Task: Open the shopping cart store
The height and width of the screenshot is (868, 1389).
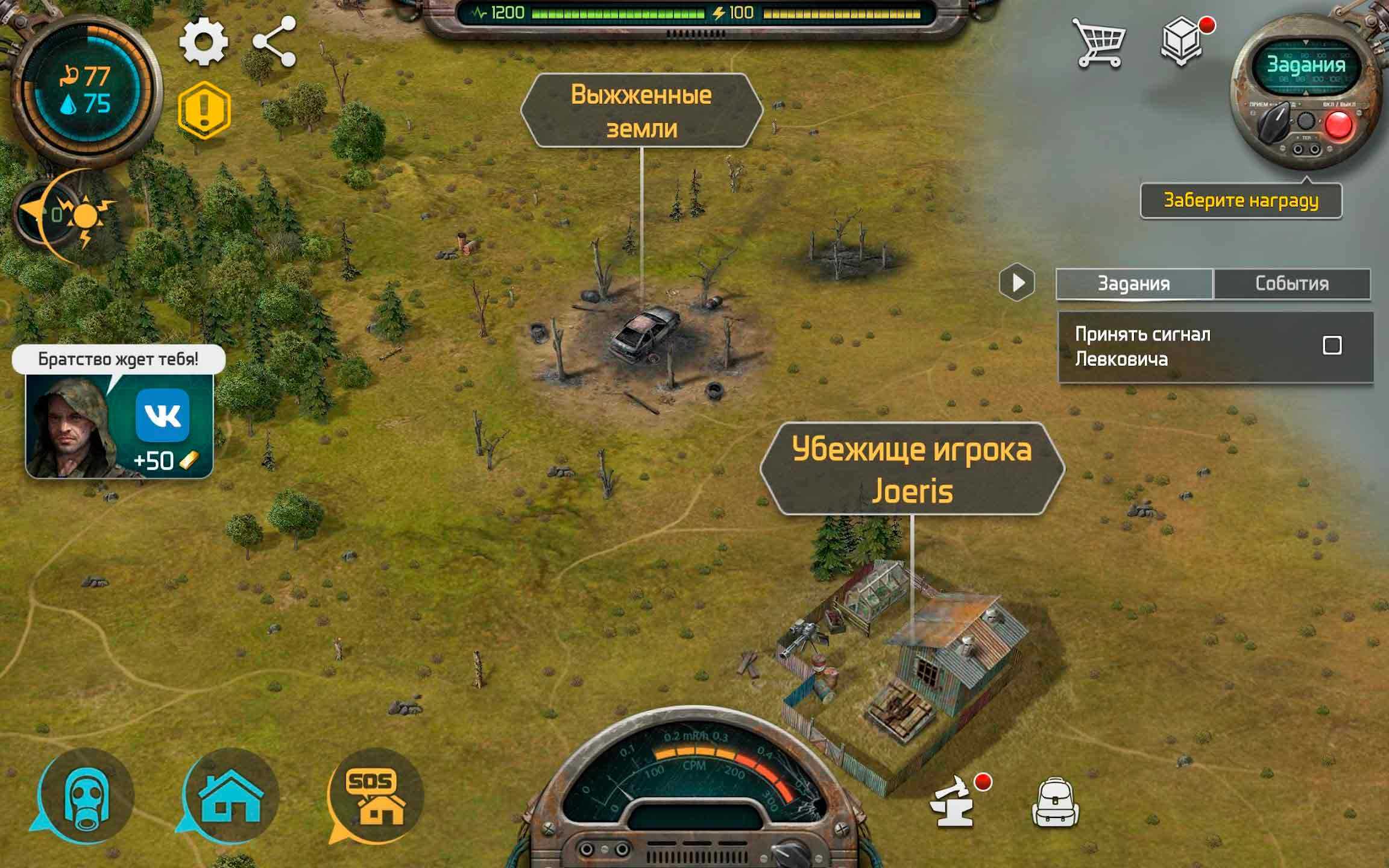Action: 1098,42
